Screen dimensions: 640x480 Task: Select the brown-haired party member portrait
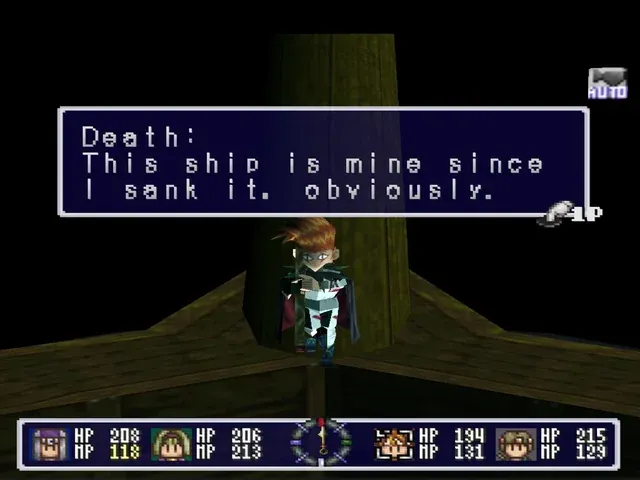(516, 443)
